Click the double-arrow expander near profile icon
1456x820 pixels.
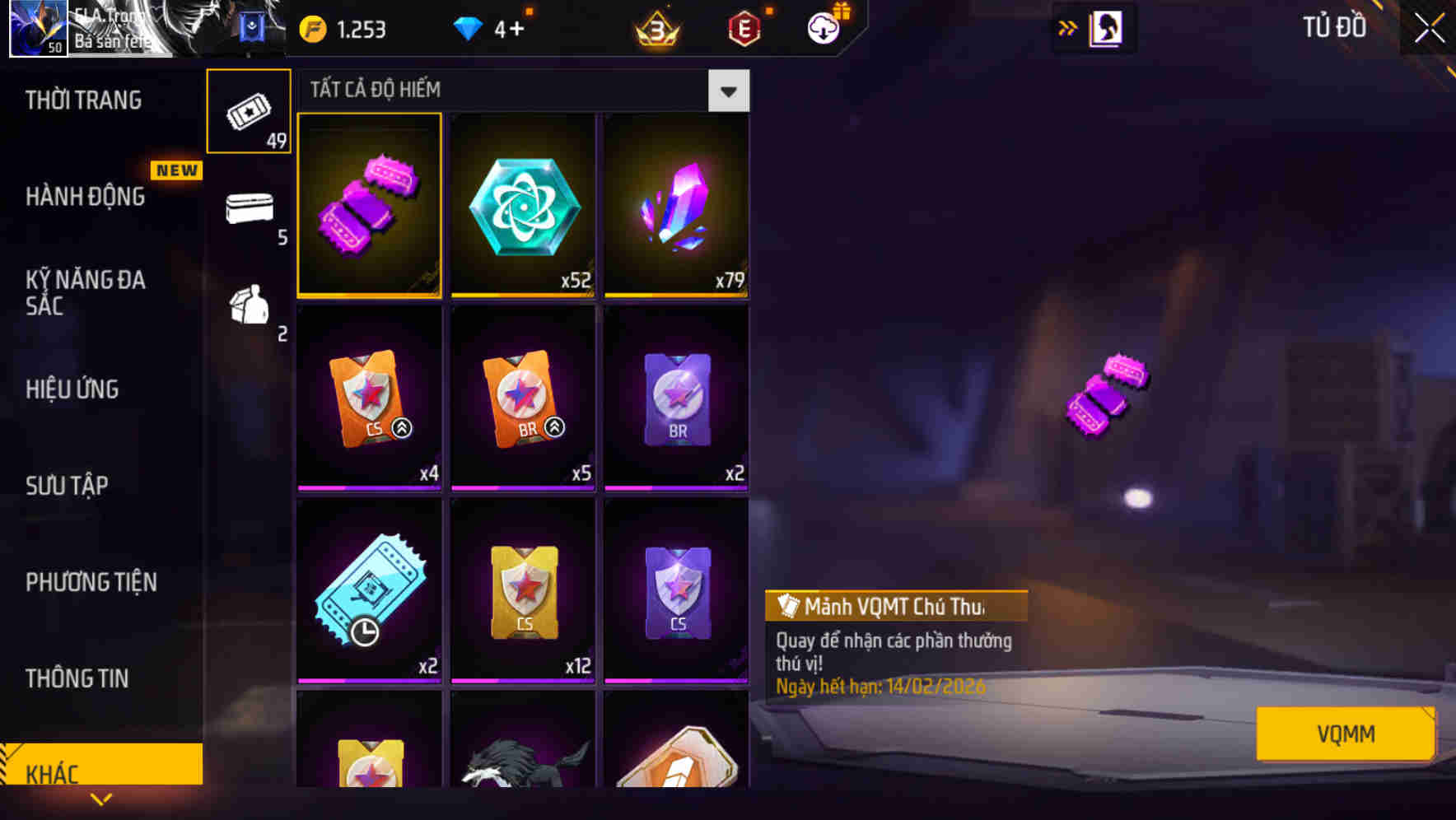[x=1069, y=27]
